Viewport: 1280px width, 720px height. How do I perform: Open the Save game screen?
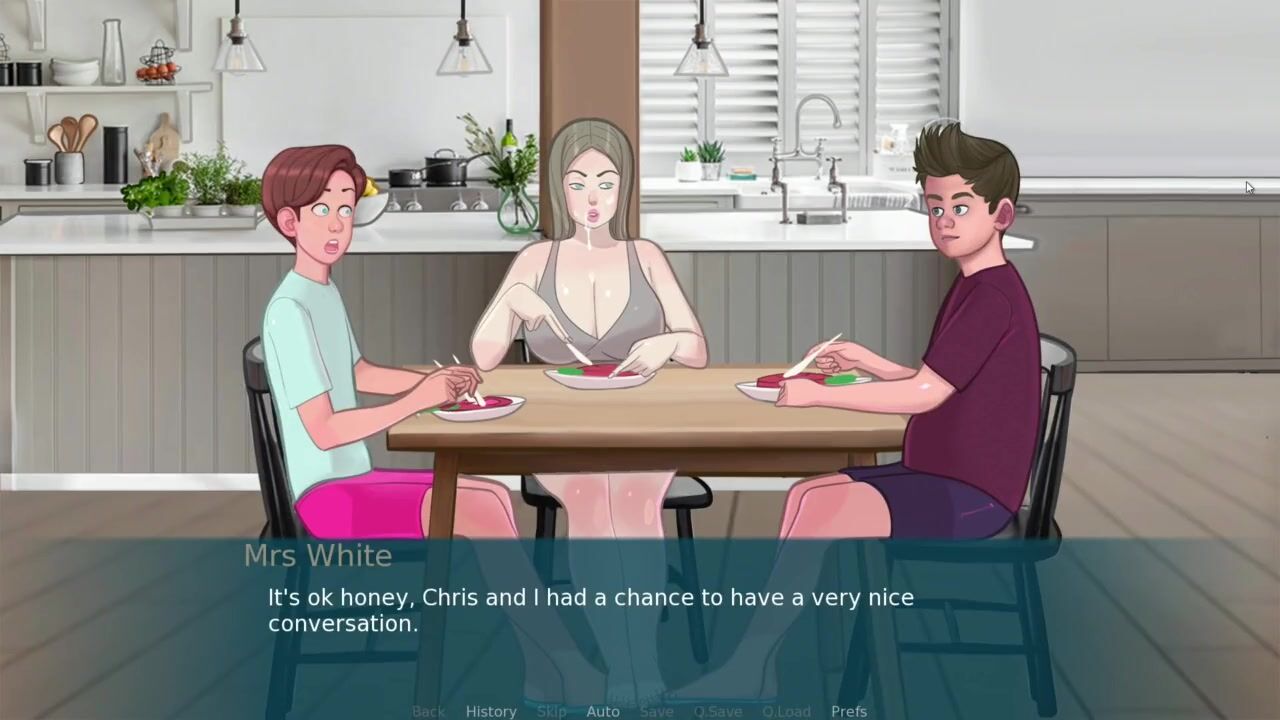coord(656,711)
